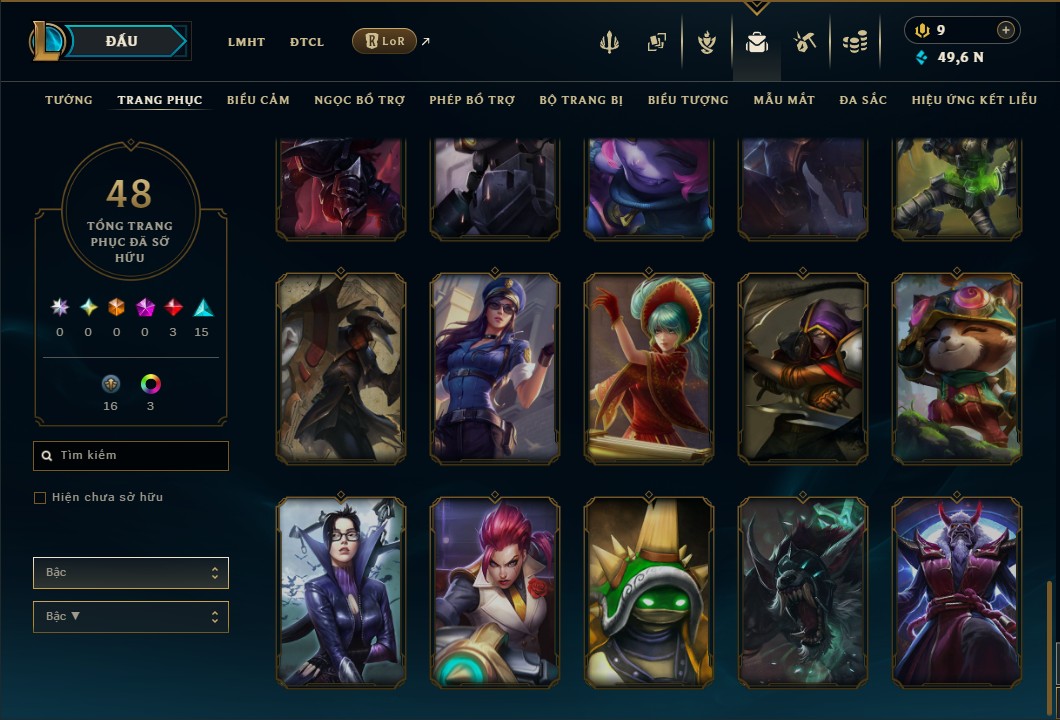This screenshot has width=1060, height=720.
Task: Toggle the Hiện chưa sở hữu checkbox
Action: [x=40, y=498]
